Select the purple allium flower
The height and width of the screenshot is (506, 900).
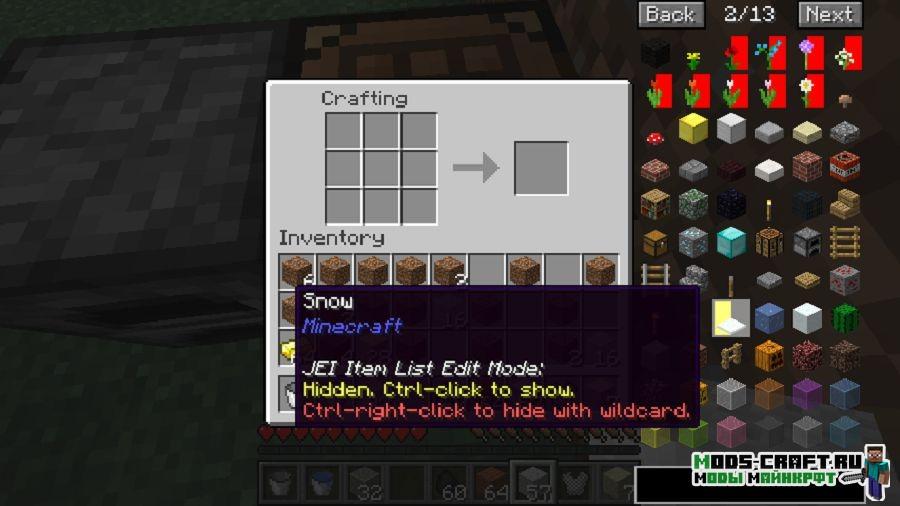[x=807, y=52]
